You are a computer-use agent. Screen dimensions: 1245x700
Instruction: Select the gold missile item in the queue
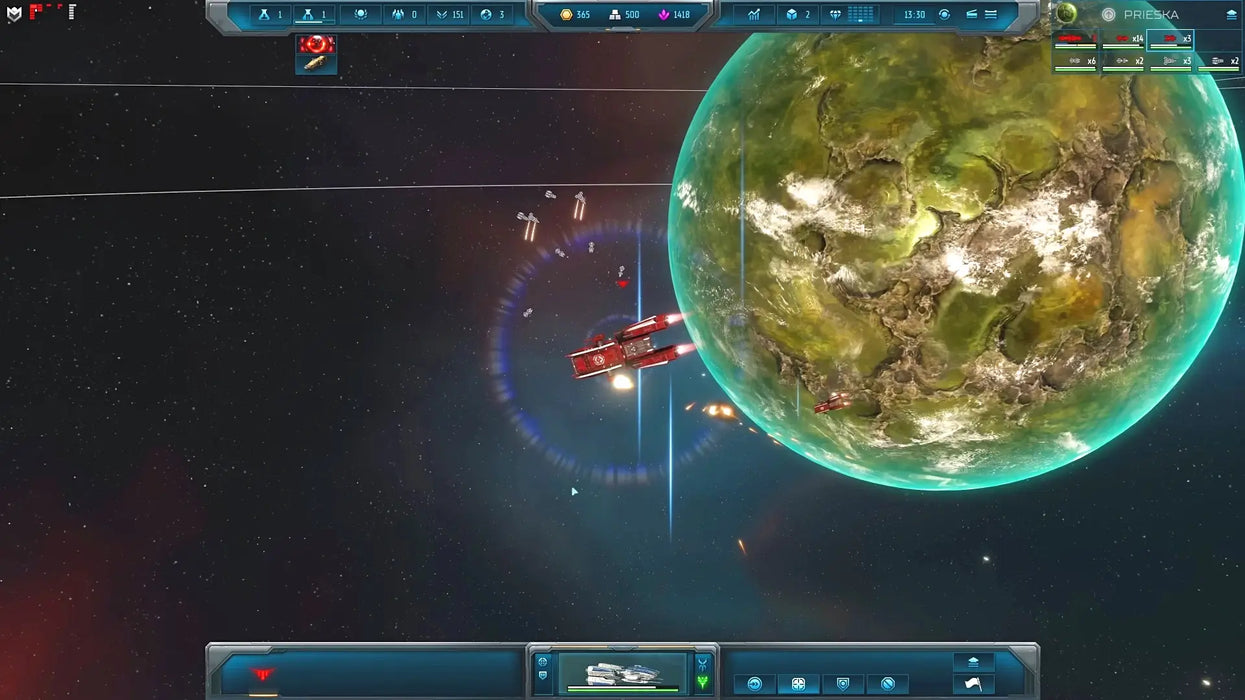[316, 64]
